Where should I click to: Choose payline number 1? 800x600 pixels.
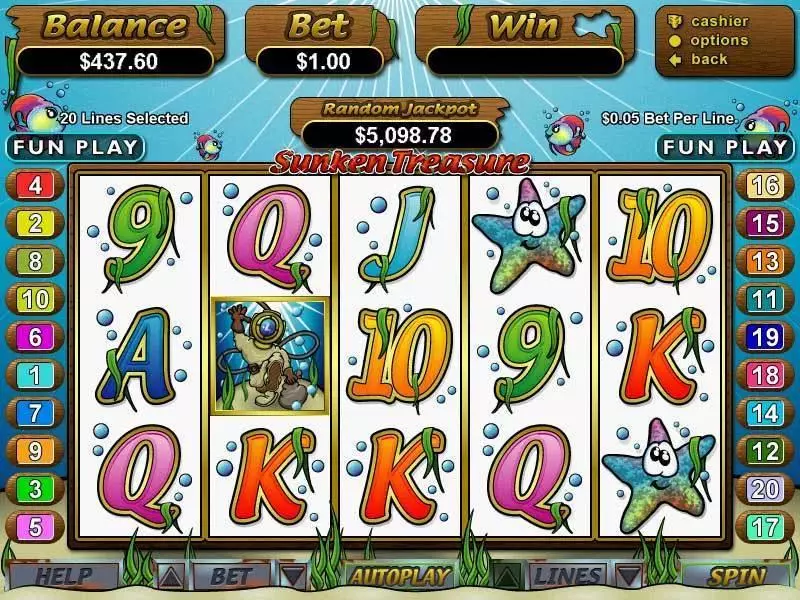tap(35, 375)
